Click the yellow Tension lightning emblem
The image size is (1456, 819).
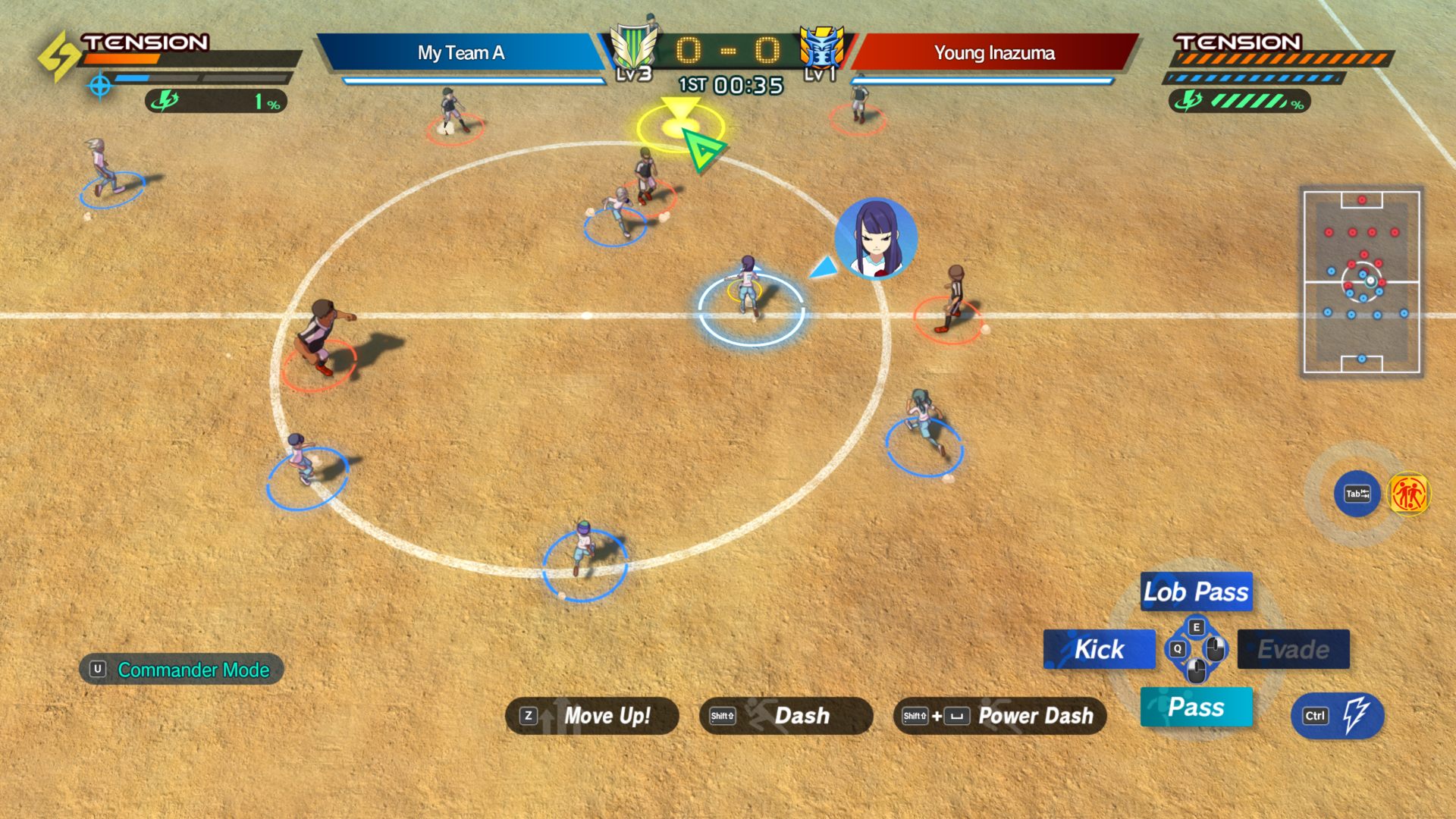pos(59,56)
